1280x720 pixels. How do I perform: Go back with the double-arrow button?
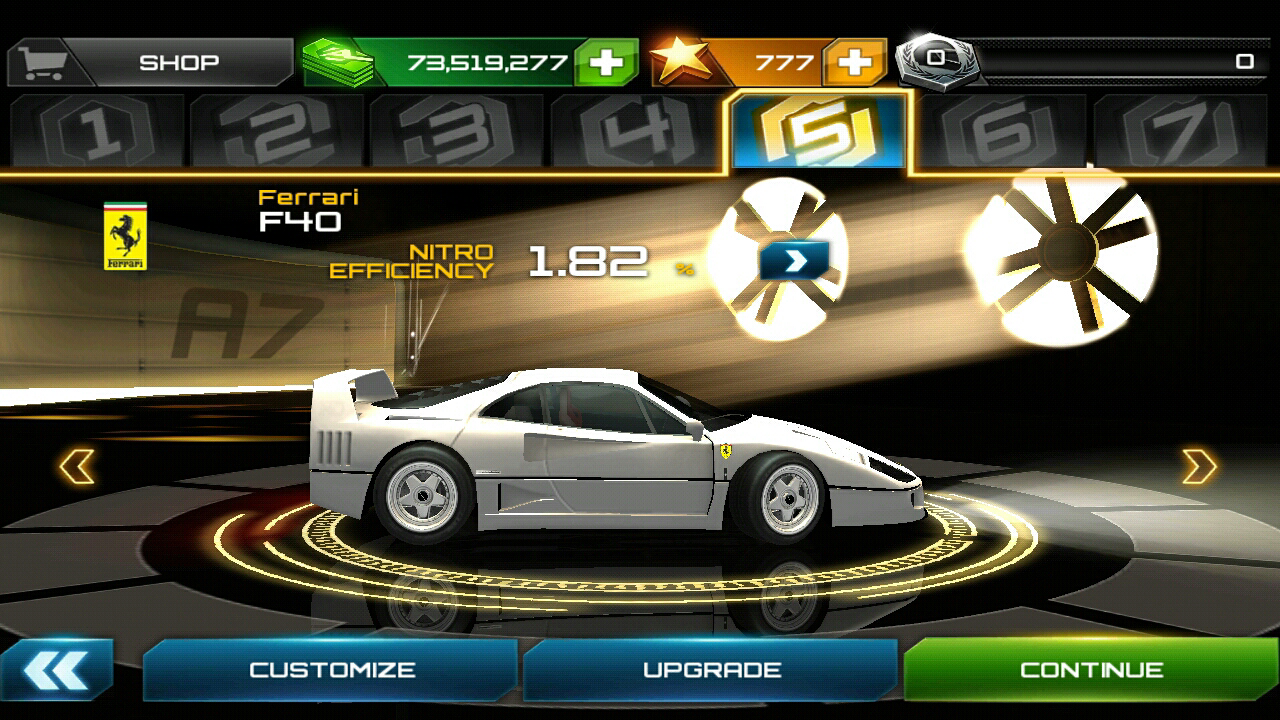click(56, 670)
